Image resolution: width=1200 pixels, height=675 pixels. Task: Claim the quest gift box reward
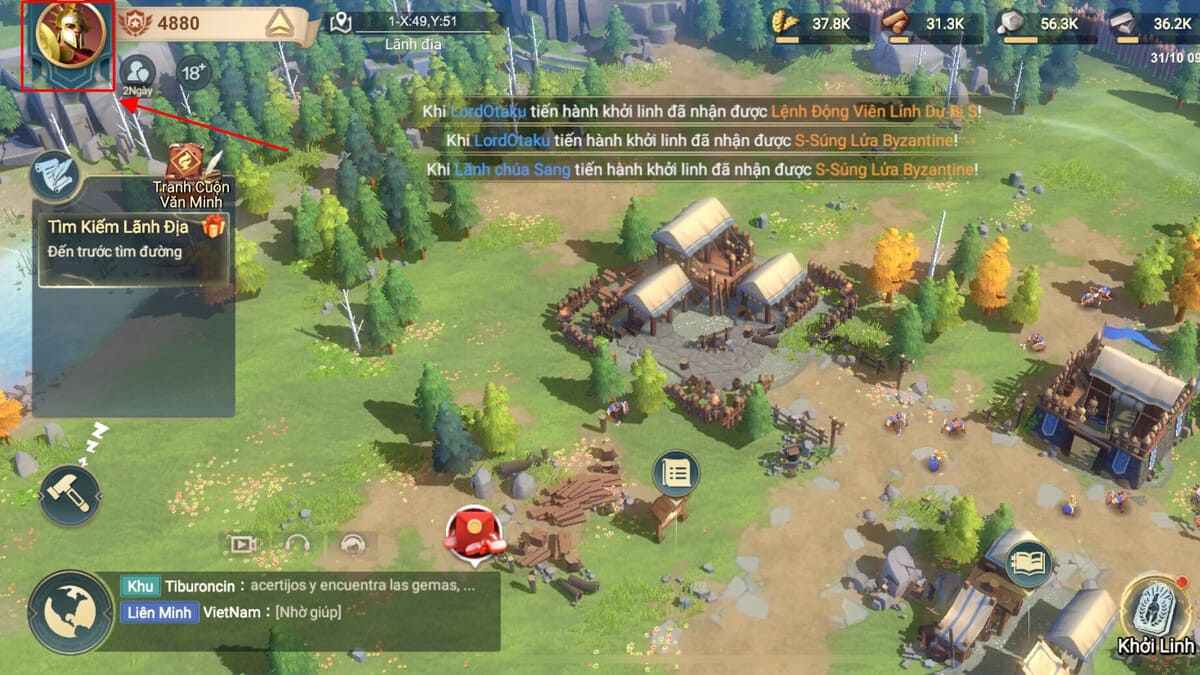(x=213, y=227)
